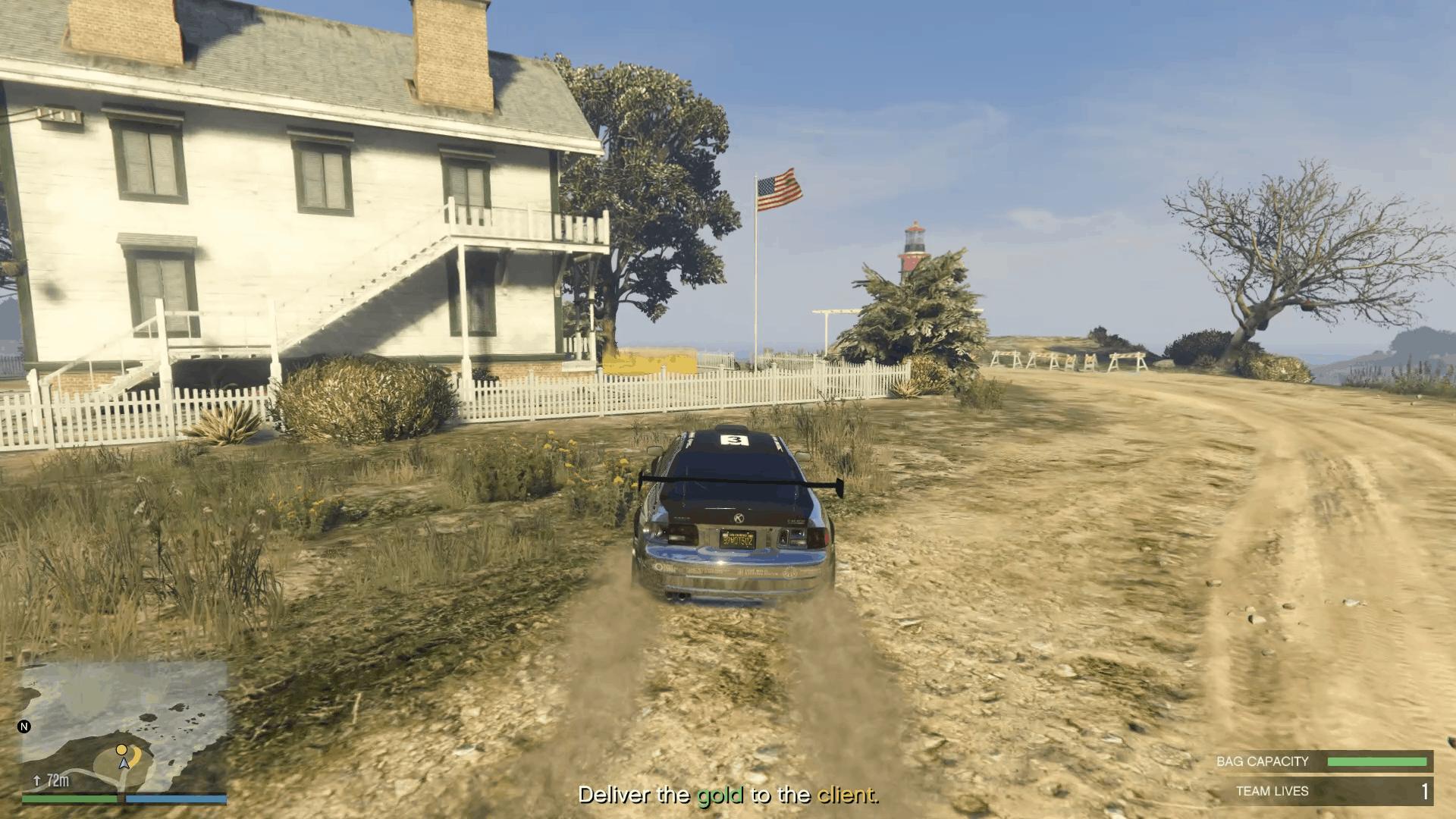Screen dimensions: 1456x819
Task: Select the American flag atop the flagpole
Action: pos(779,190)
